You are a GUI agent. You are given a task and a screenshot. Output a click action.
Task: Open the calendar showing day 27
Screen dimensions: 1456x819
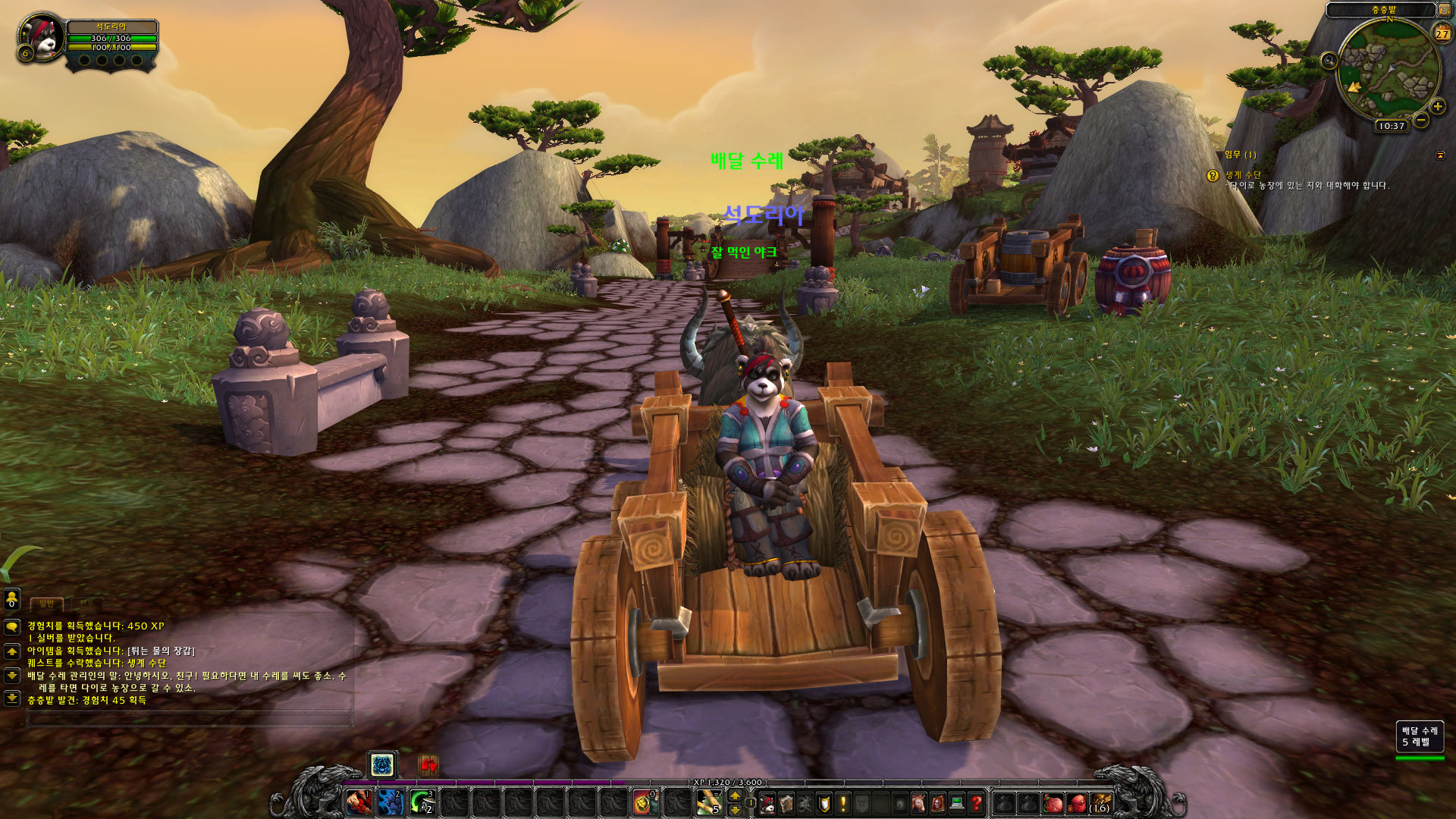coord(1442,33)
